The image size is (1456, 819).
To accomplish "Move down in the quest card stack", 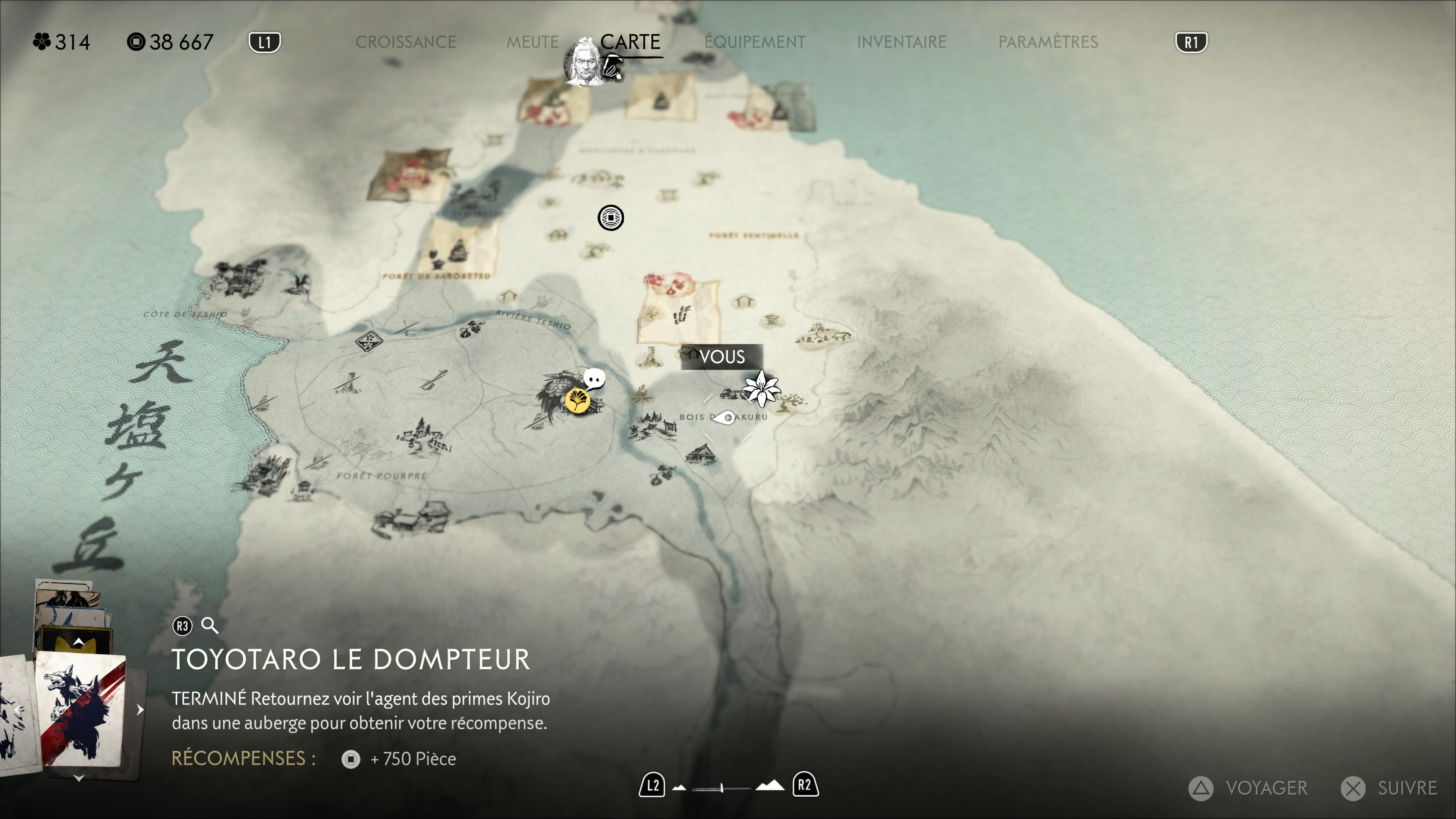I will [78, 778].
